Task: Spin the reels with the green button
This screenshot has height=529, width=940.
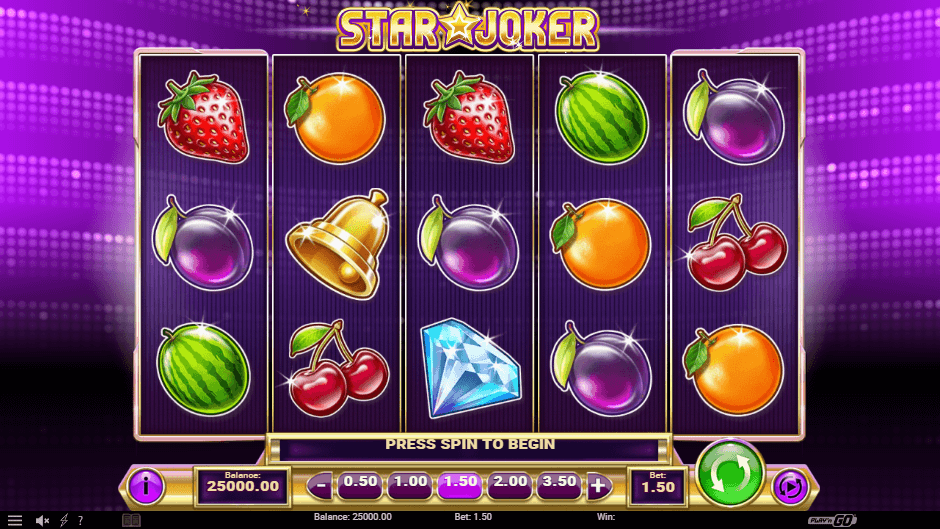Action: coord(730,471)
